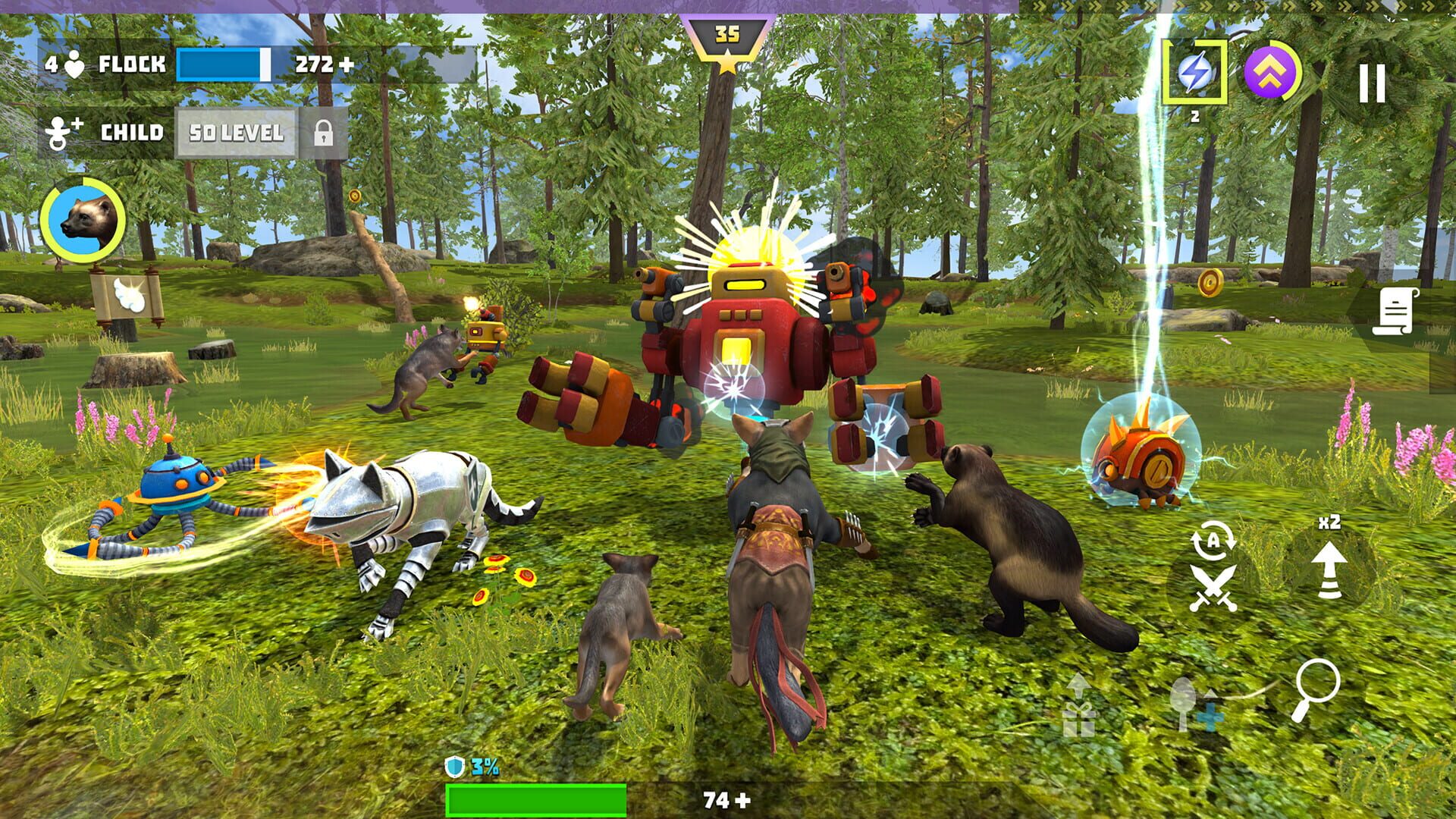Tap the 272+ flock counter
The image size is (1456, 819).
pos(322,66)
